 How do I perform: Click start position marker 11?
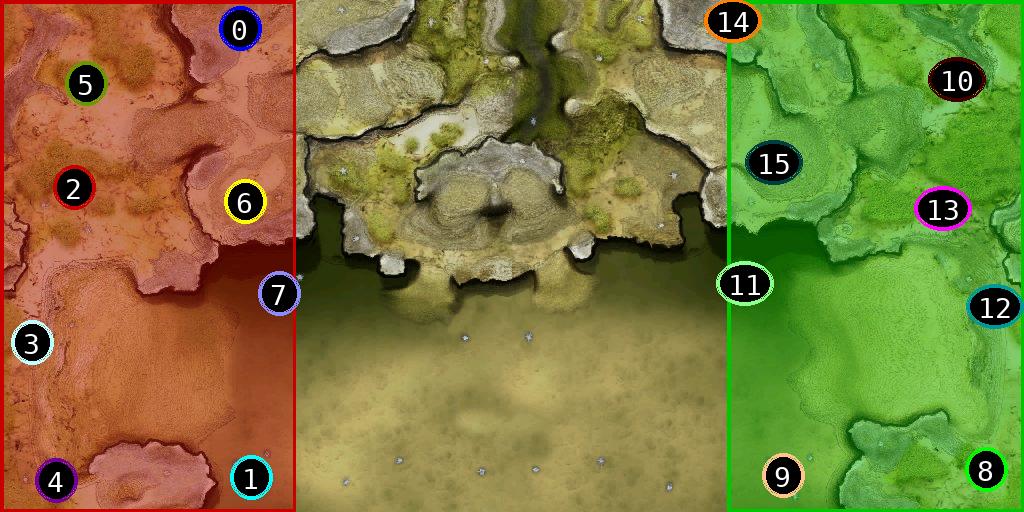coord(745,284)
